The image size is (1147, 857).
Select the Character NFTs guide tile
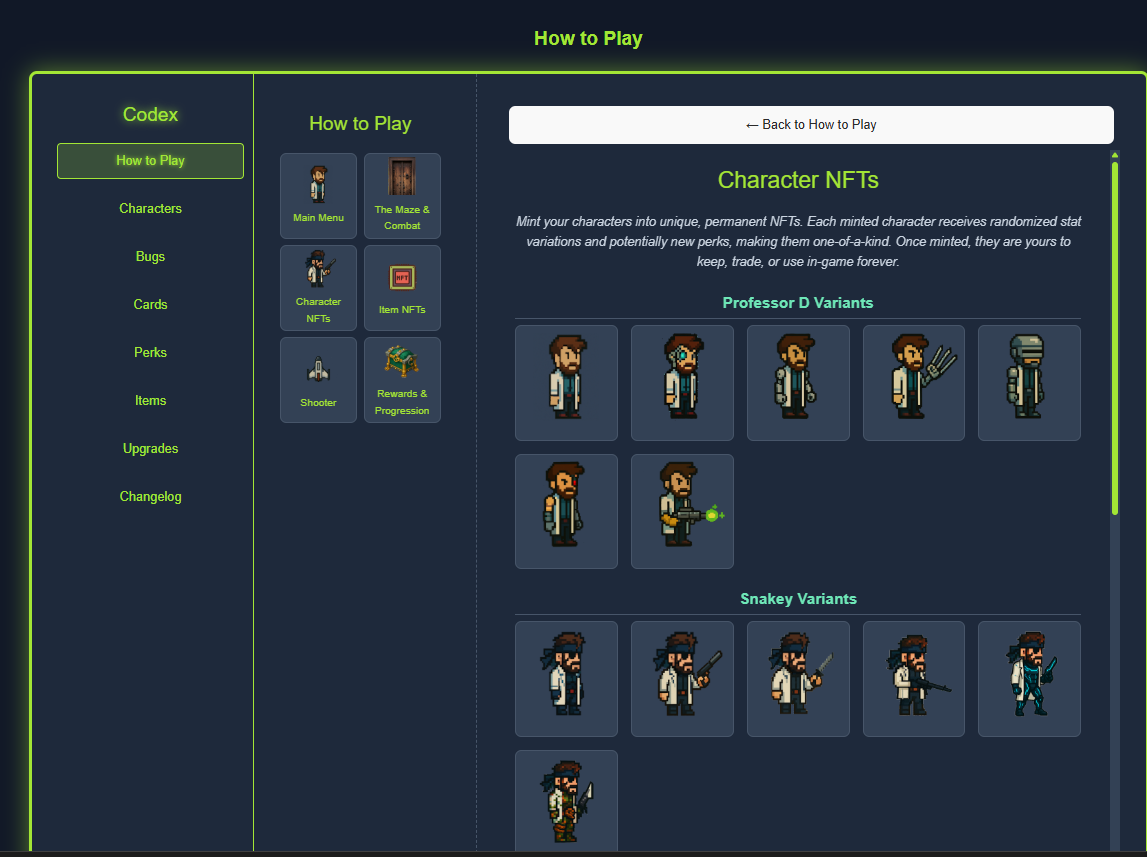tap(318, 288)
